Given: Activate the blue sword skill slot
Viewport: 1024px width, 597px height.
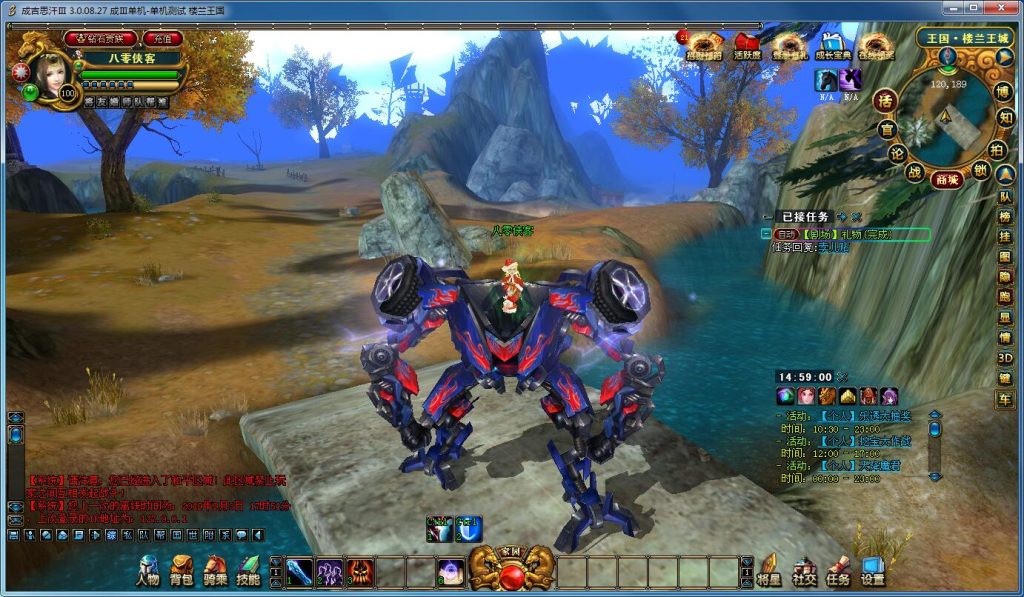Looking at the screenshot, I should tap(300, 572).
